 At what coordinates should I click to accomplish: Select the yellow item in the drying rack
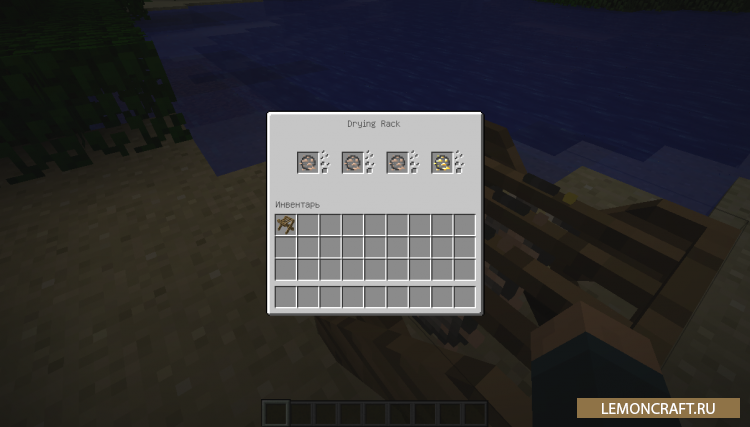tap(442, 162)
